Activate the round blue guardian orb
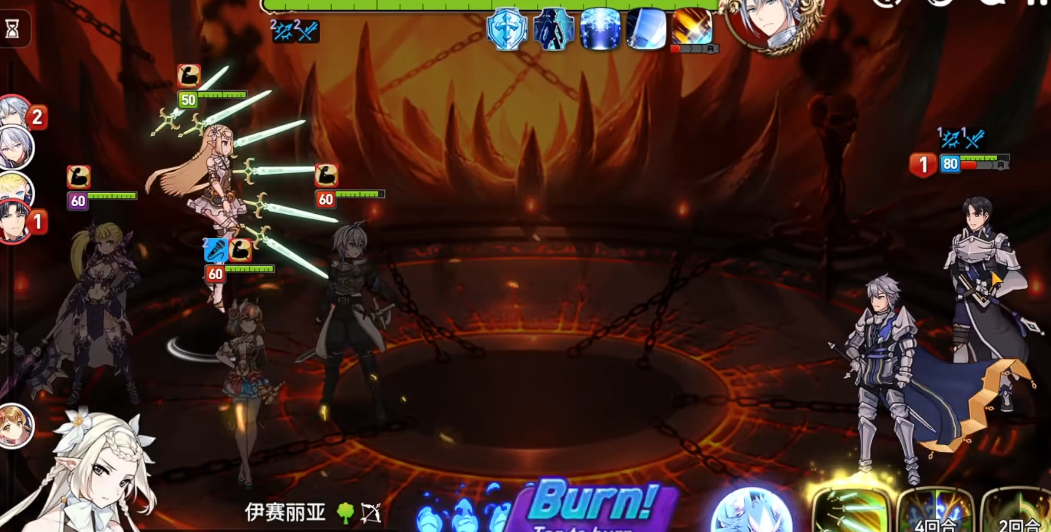The height and width of the screenshot is (532, 1051). (752, 511)
